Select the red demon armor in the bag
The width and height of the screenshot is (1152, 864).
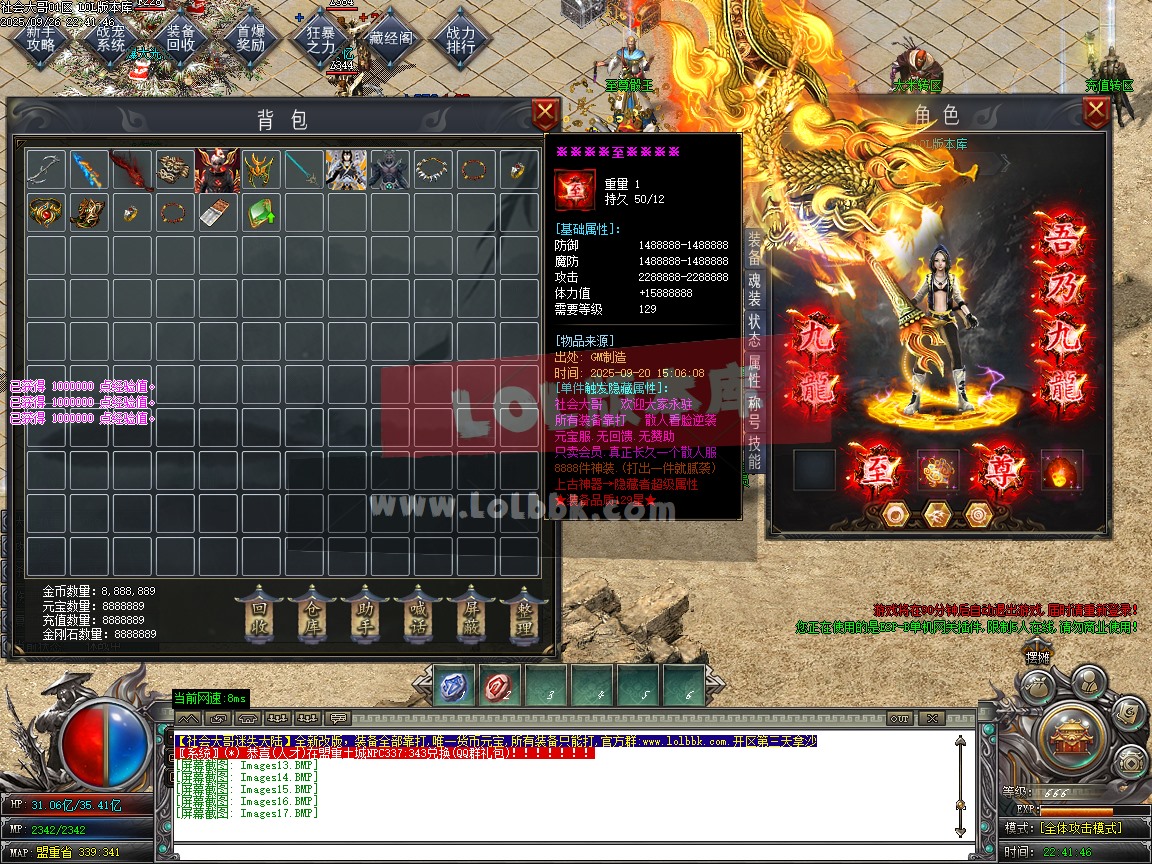click(217, 170)
